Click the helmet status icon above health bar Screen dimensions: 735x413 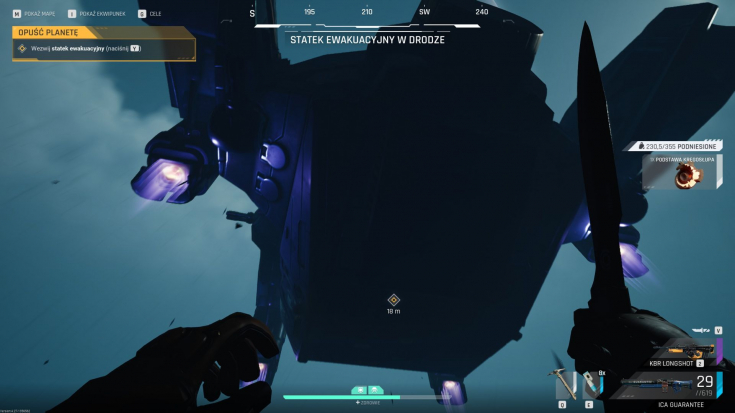pos(375,389)
